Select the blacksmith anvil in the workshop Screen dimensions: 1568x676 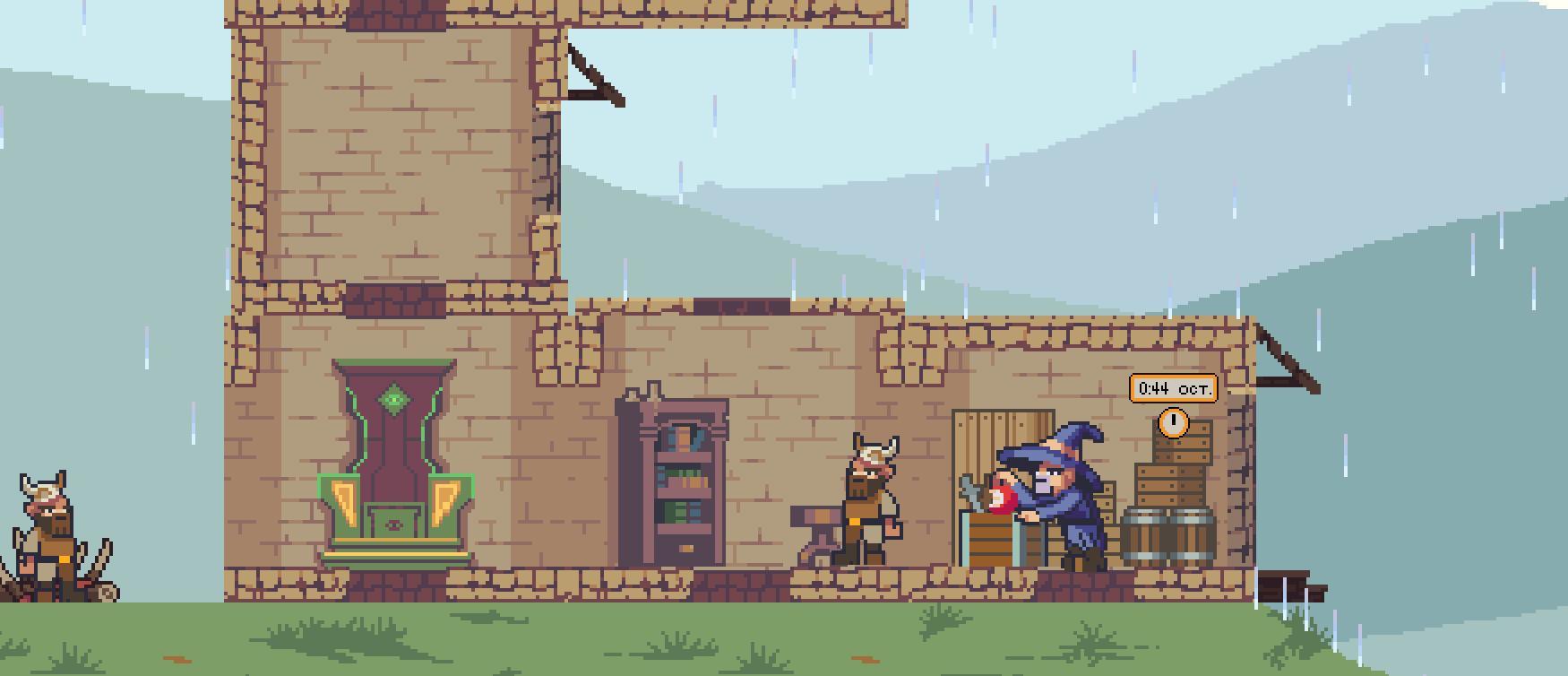(x=819, y=522)
